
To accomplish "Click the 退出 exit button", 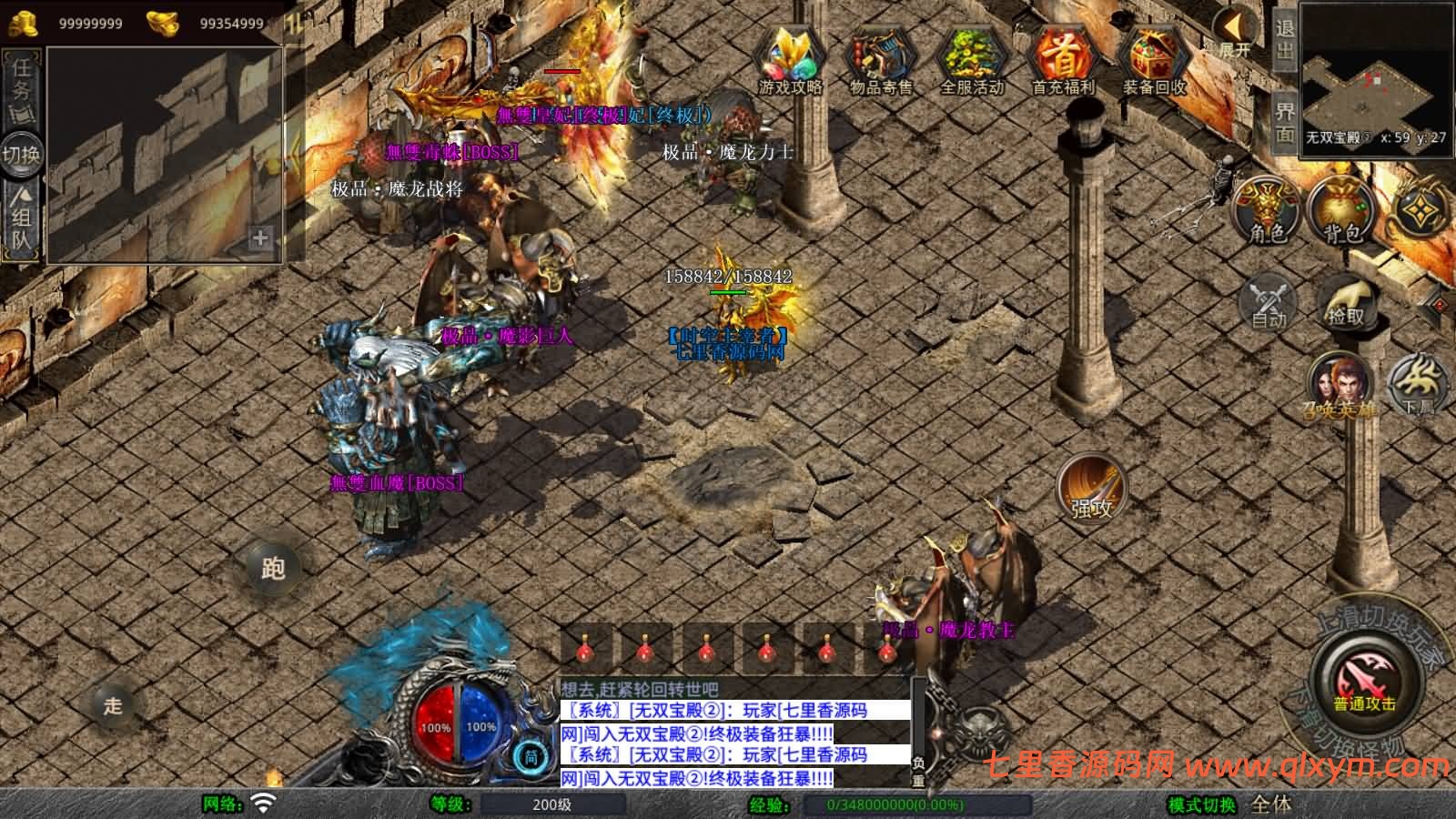I will click(x=1284, y=38).
